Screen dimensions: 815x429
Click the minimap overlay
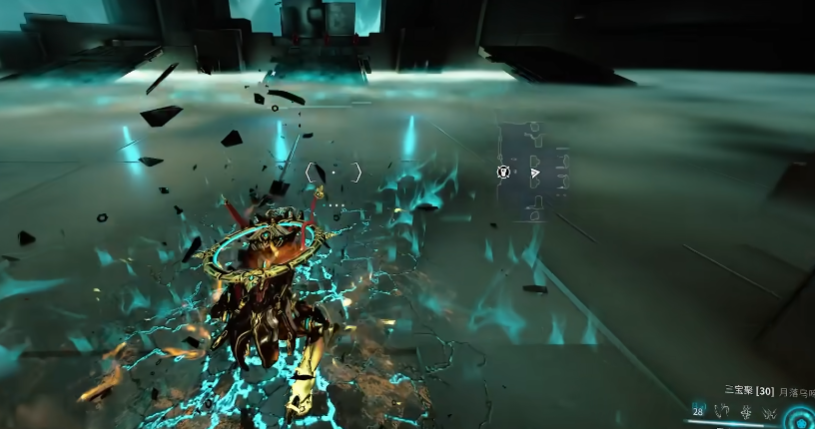(532, 170)
